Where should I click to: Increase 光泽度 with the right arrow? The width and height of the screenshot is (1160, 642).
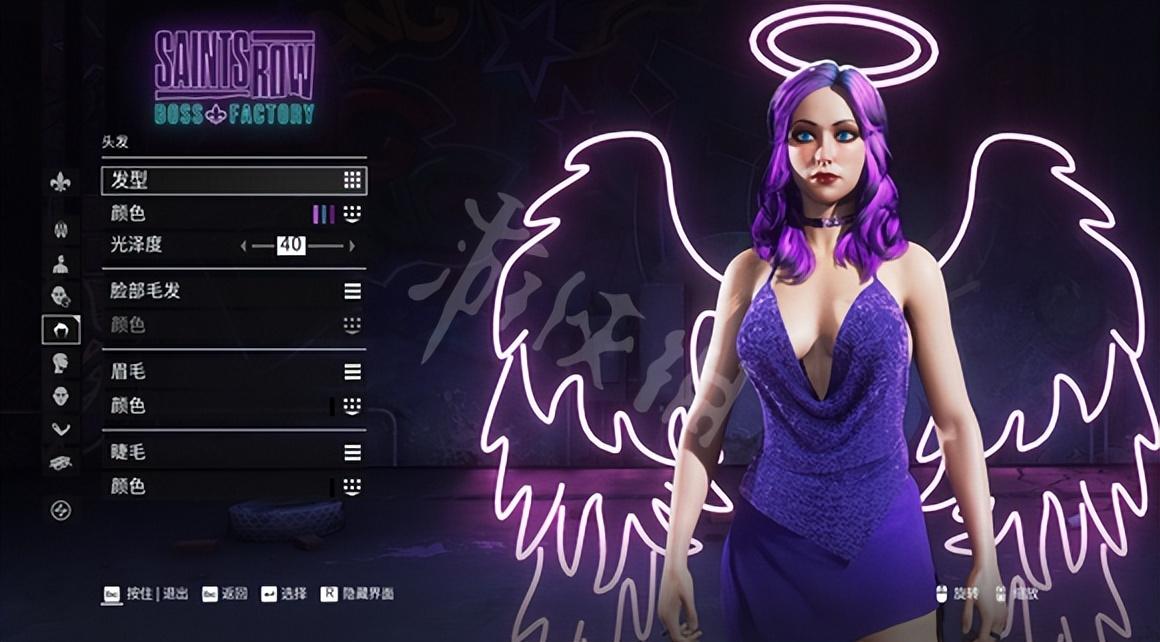click(351, 245)
